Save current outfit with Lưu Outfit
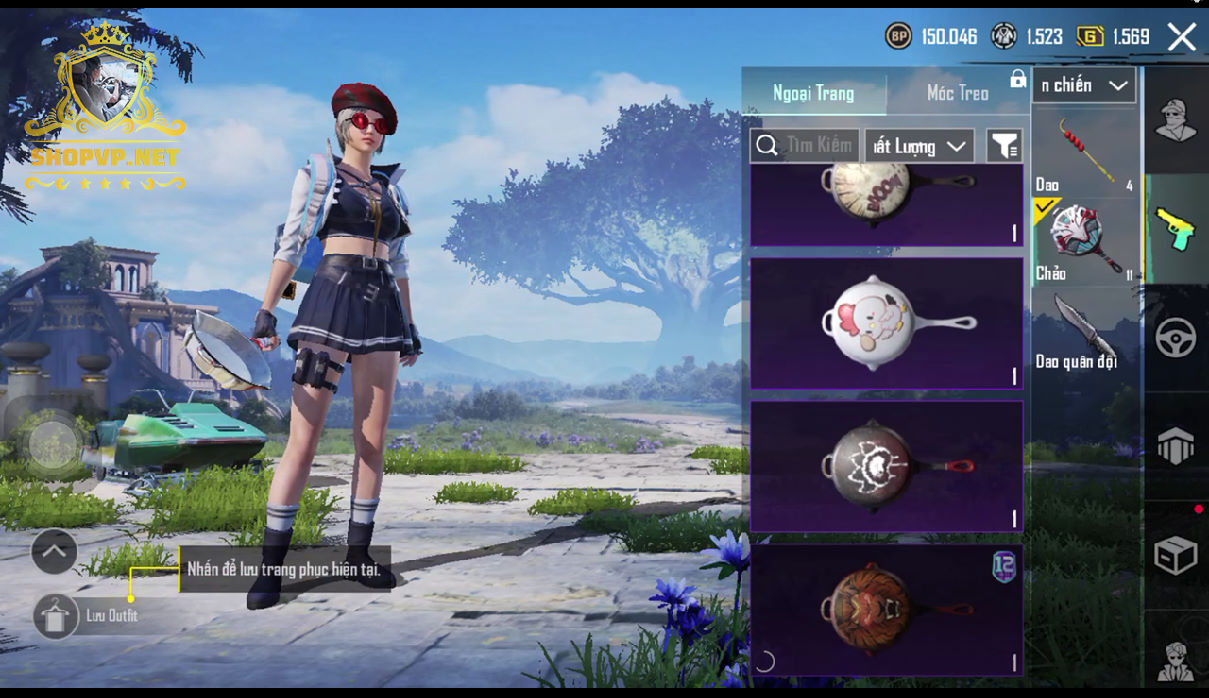The height and width of the screenshot is (698, 1209). click(x=56, y=616)
